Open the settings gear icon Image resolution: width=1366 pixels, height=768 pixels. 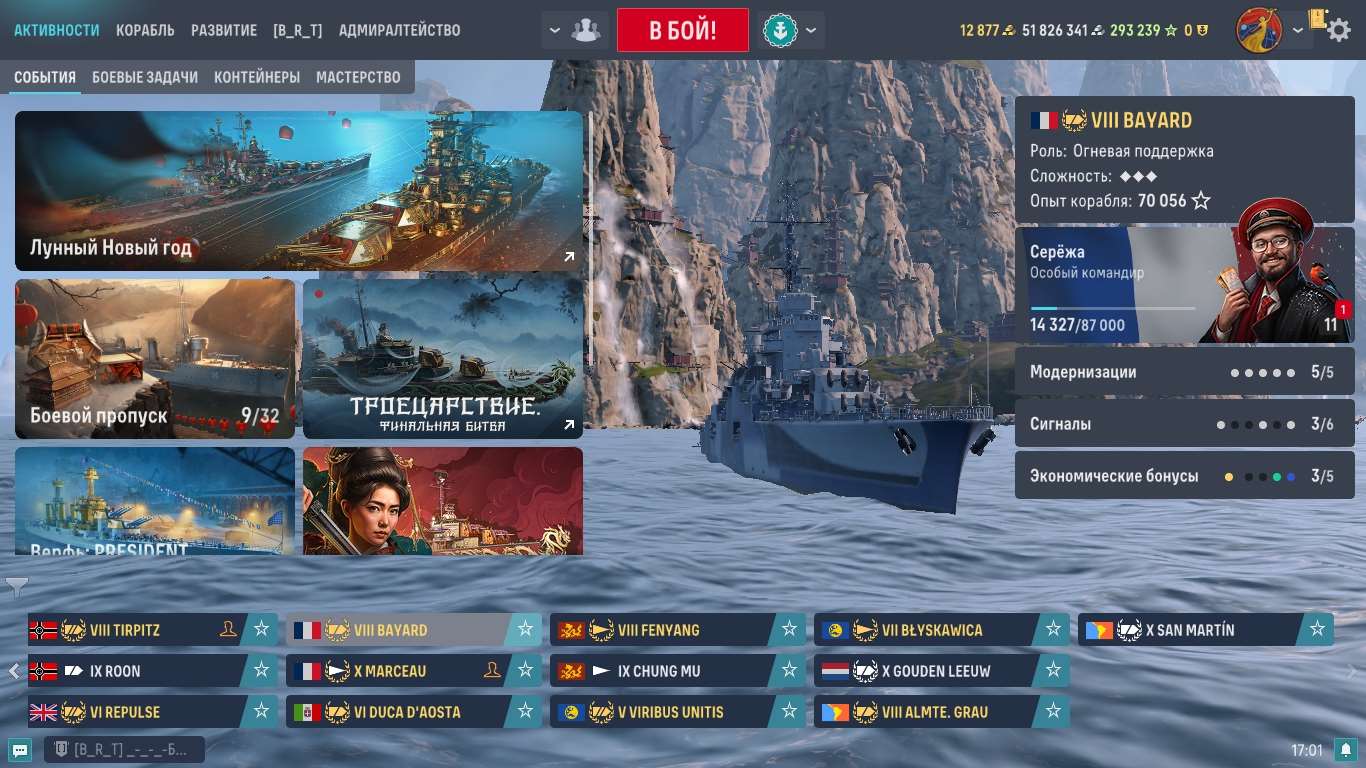[x=1338, y=30]
